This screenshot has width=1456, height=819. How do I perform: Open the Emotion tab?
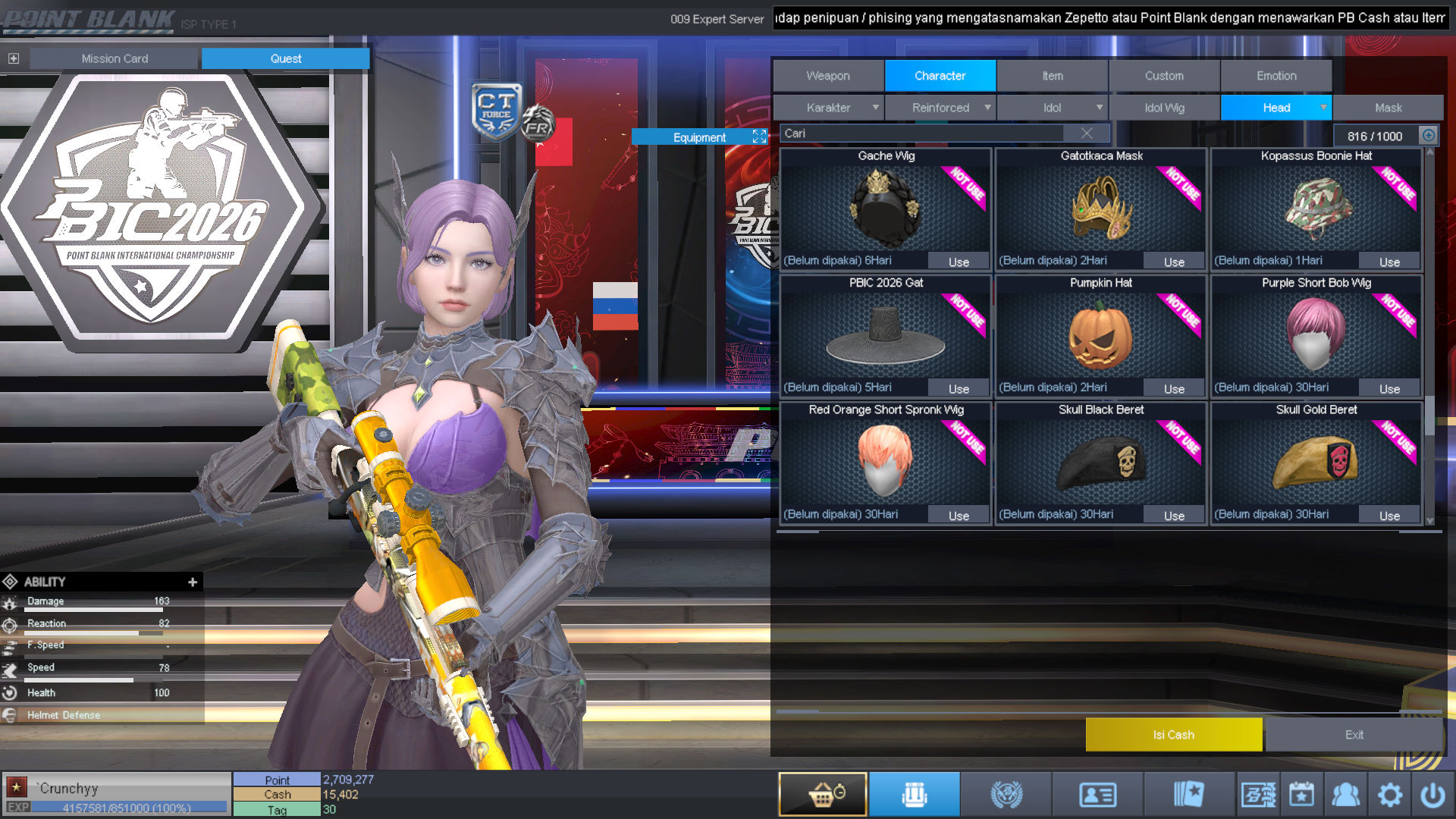tap(1276, 76)
